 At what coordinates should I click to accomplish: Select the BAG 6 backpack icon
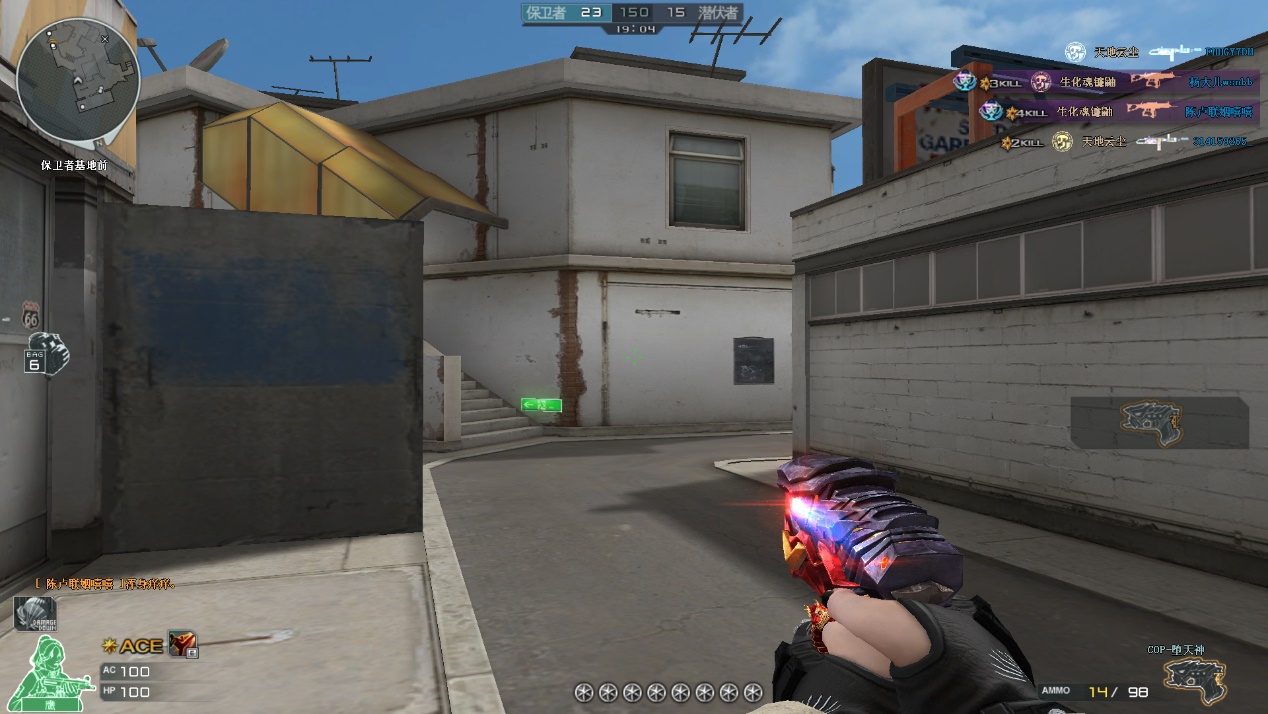[47, 355]
